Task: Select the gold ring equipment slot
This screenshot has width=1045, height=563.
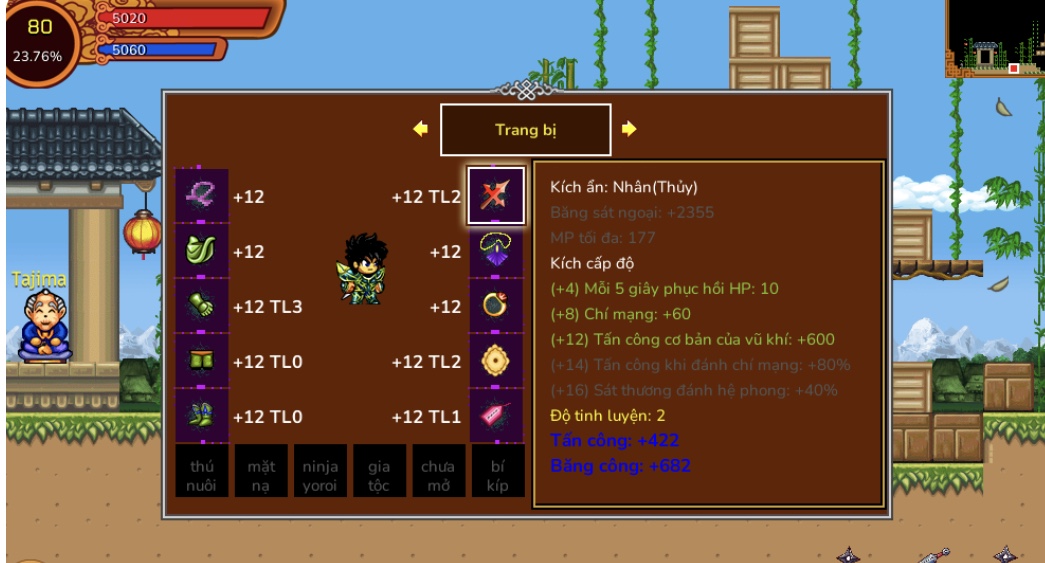Action: point(496,306)
